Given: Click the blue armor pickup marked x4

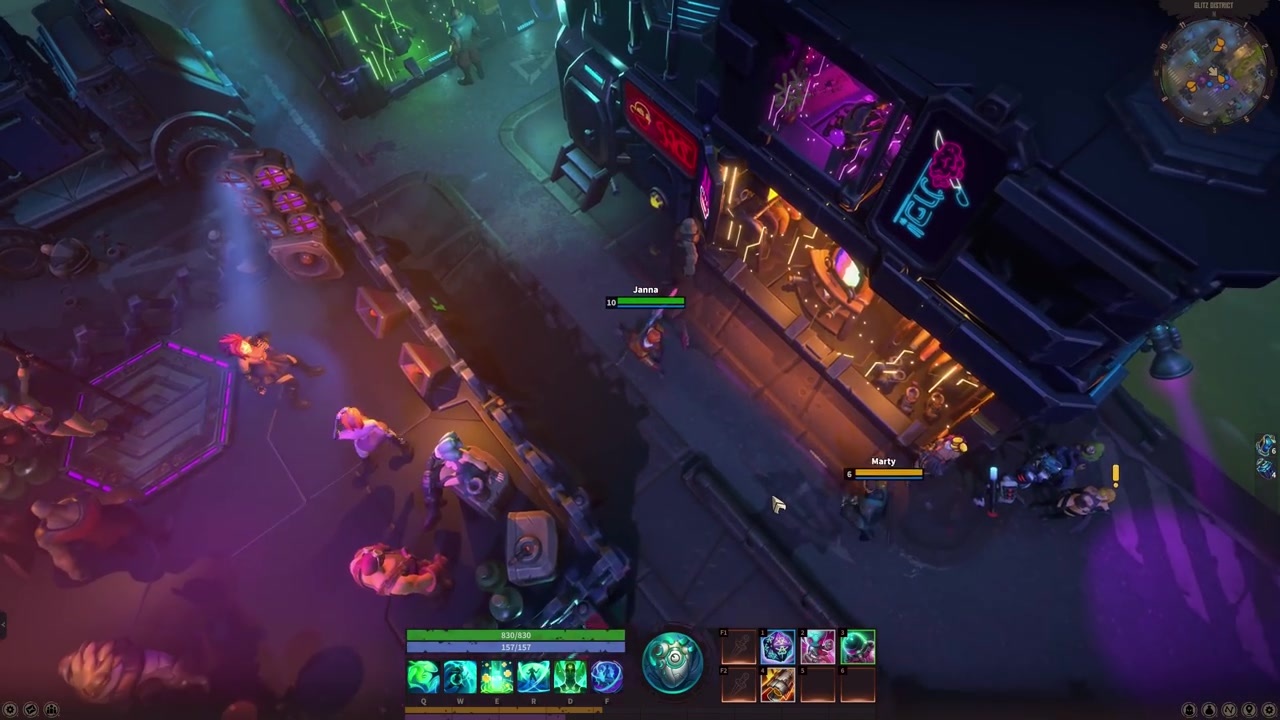Looking at the screenshot, I should (x=1263, y=468).
